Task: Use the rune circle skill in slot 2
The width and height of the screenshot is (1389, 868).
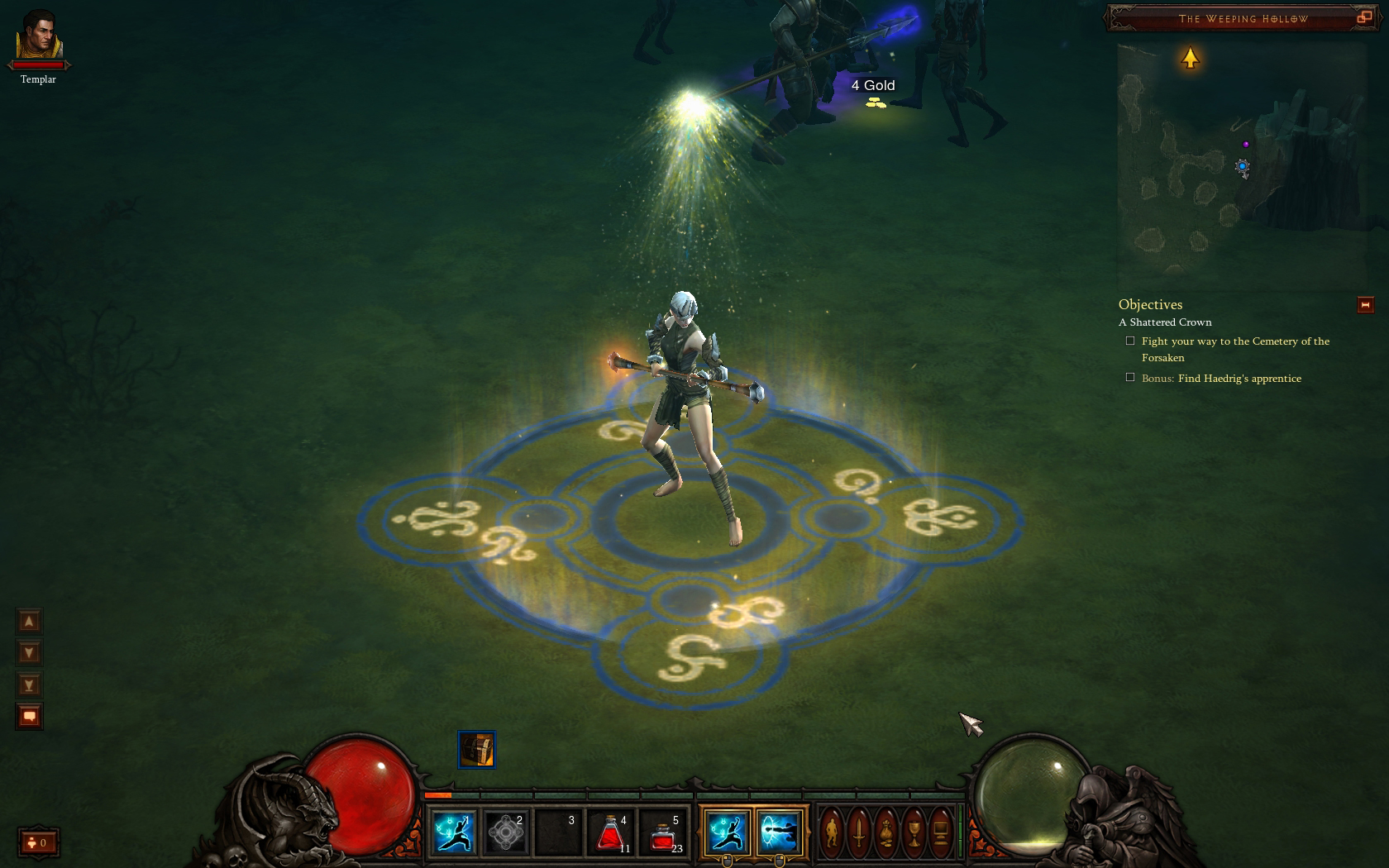Action: pyautogui.click(x=505, y=832)
